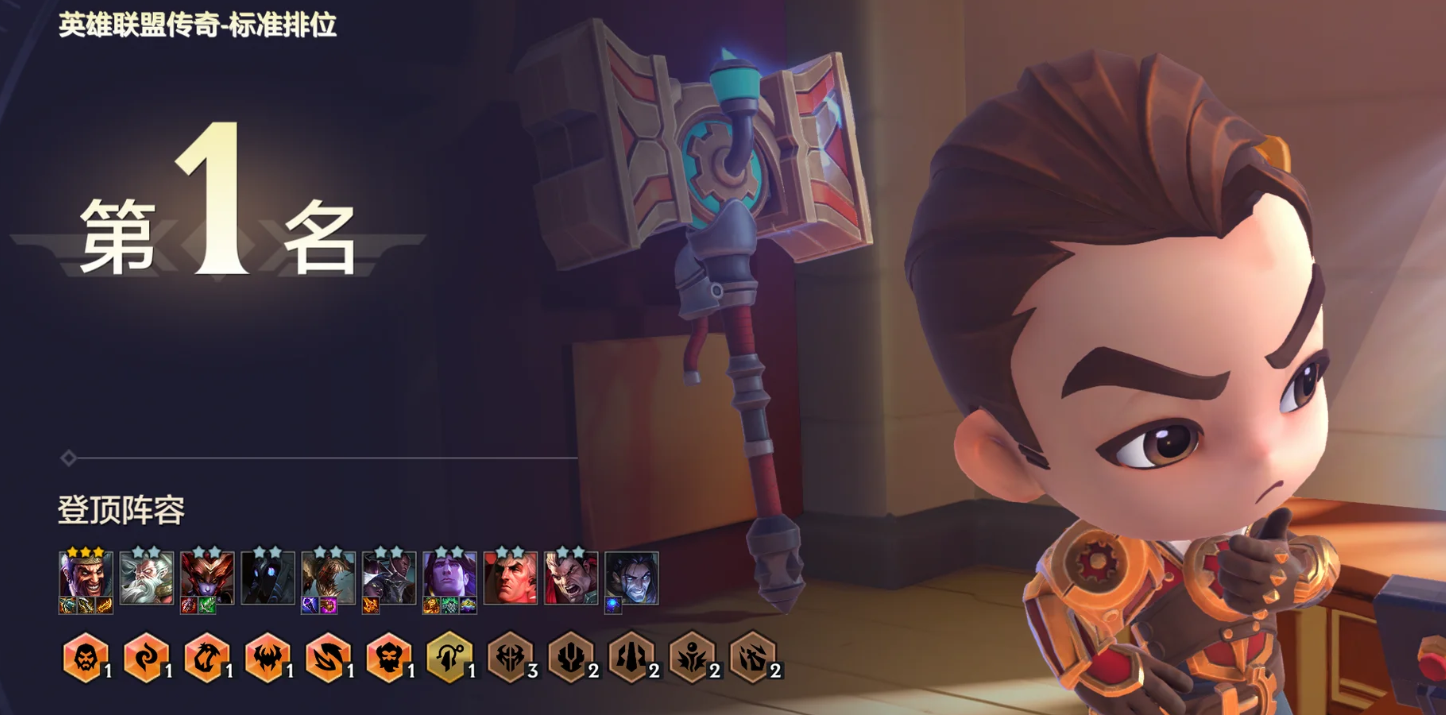This screenshot has height=715, width=1446.
Task: Select the bald red-skinned champion portrait
Action: tap(510, 577)
